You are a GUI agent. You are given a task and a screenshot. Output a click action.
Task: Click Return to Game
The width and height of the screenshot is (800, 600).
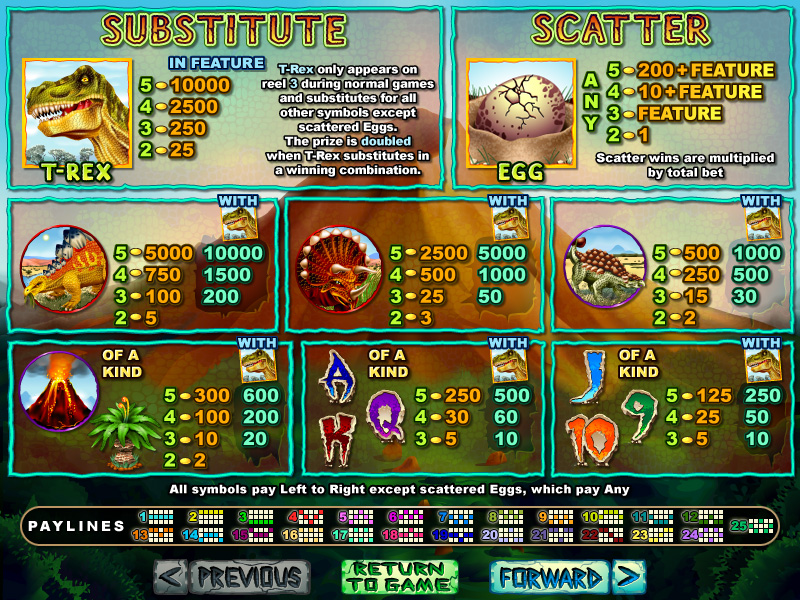pos(400,577)
